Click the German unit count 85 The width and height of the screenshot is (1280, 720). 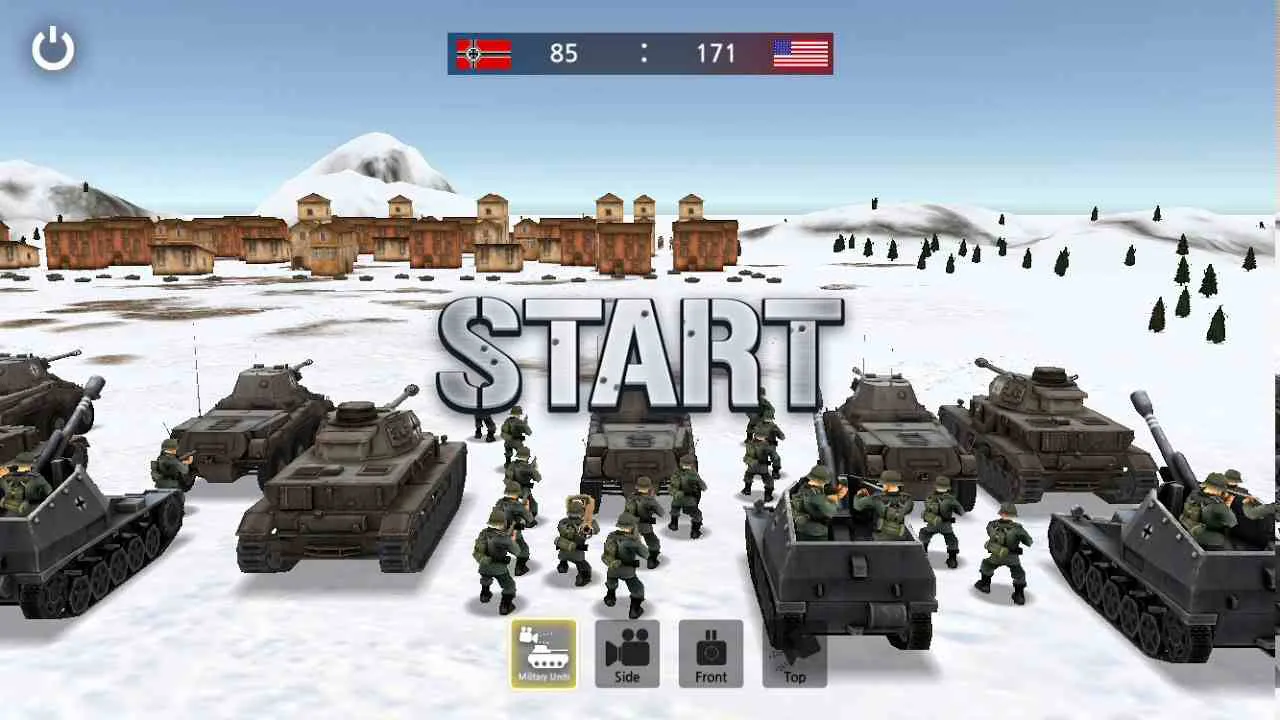click(563, 54)
